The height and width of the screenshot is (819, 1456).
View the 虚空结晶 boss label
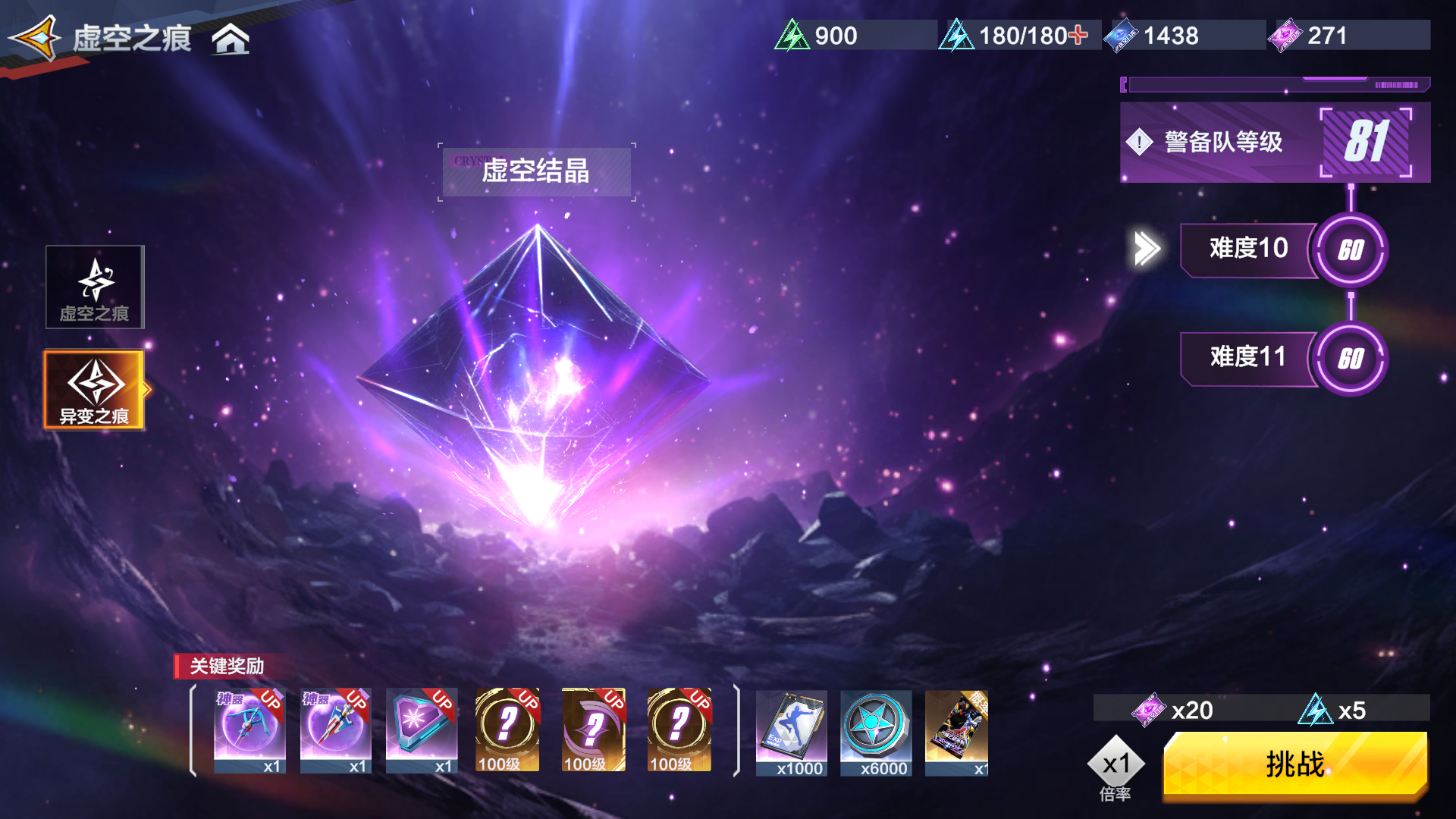536,171
